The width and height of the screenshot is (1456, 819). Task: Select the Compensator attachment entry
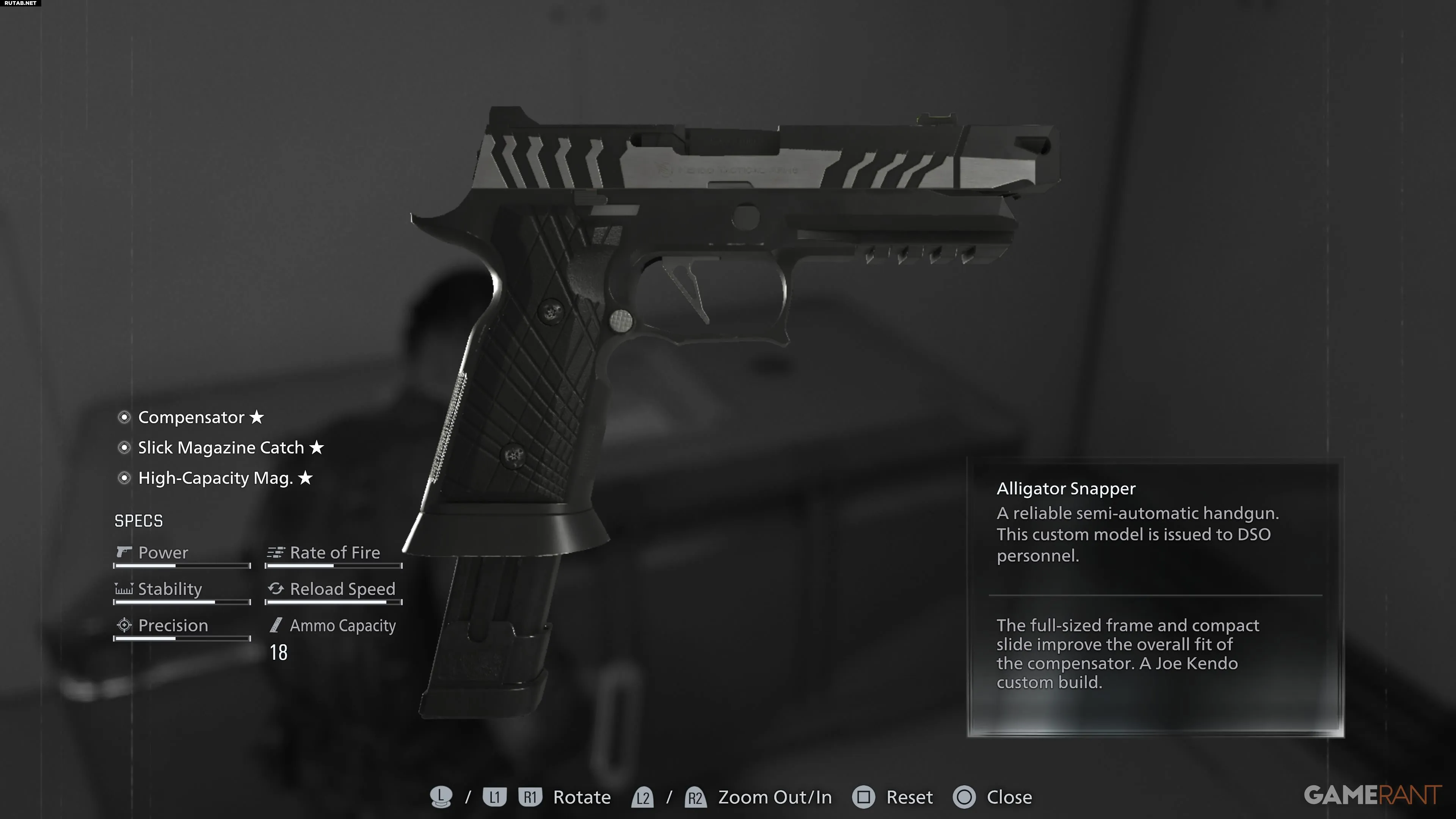(191, 418)
